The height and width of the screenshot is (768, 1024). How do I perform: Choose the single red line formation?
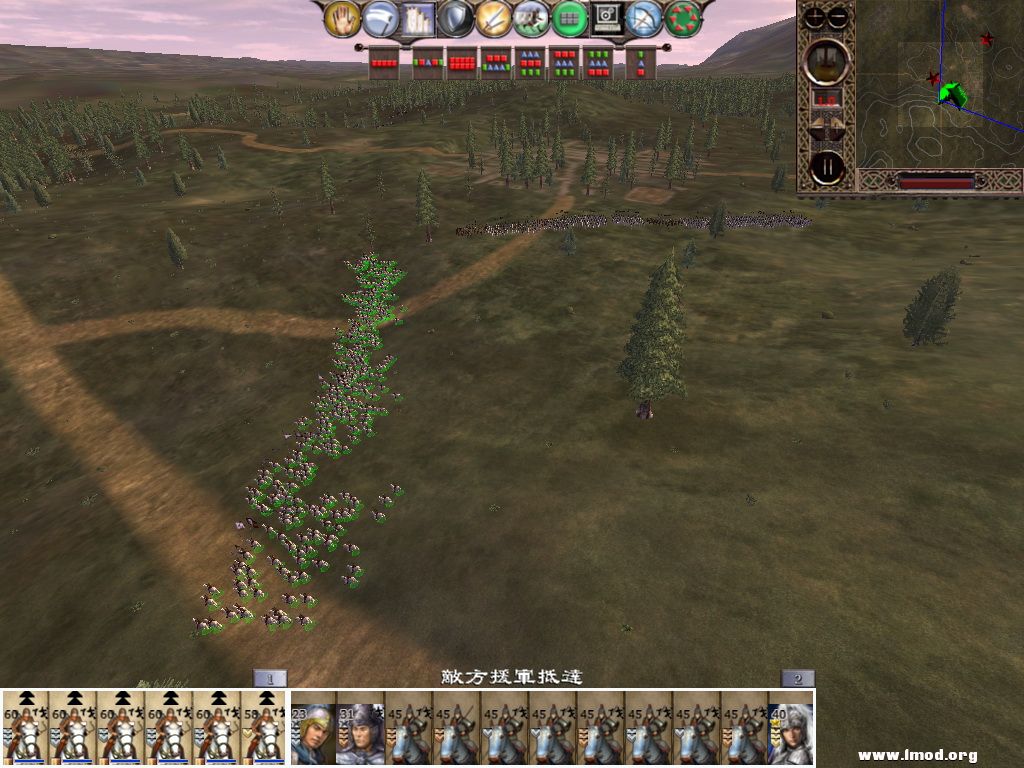384,63
